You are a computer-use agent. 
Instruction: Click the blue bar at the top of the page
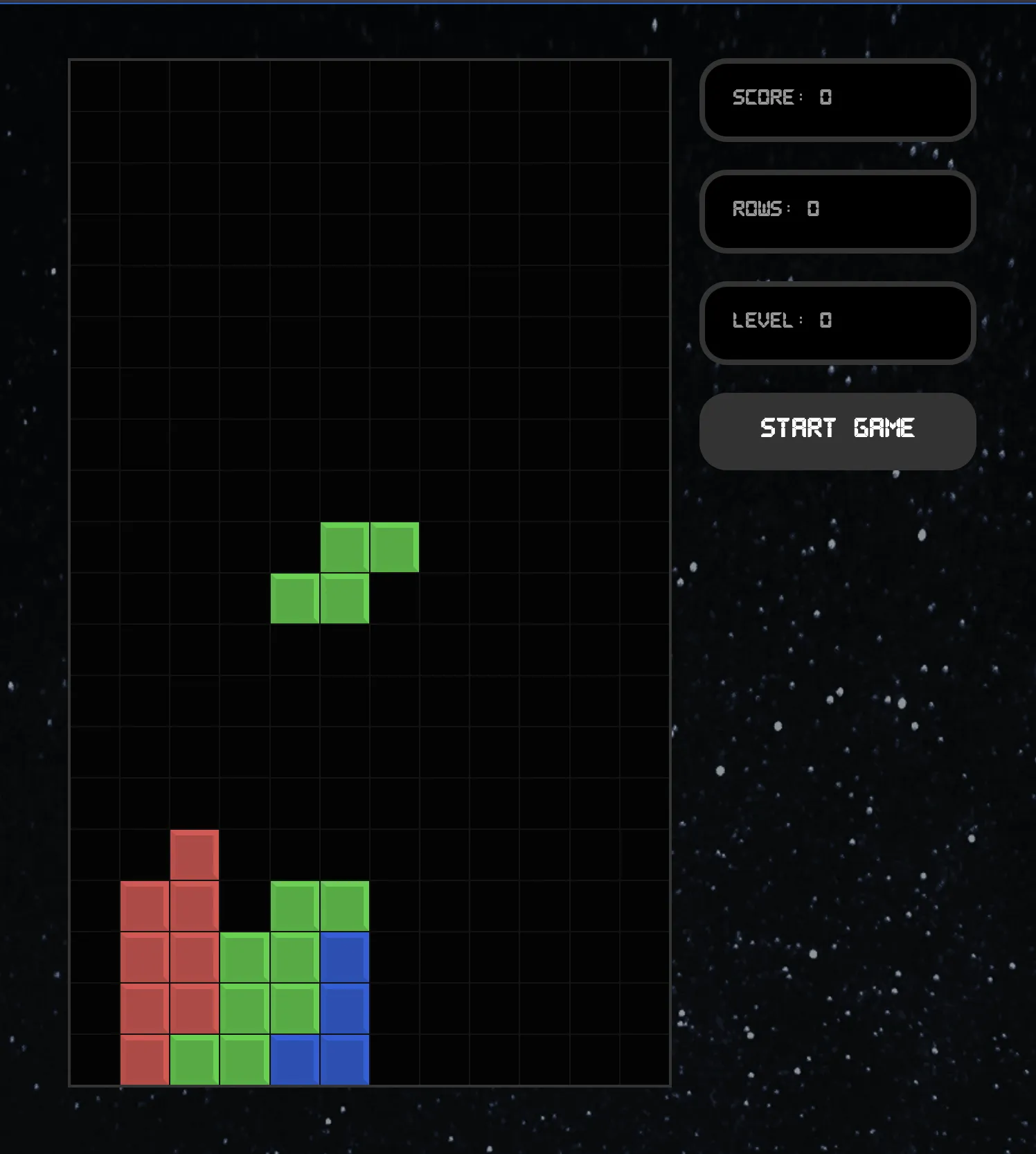(x=518, y=2)
